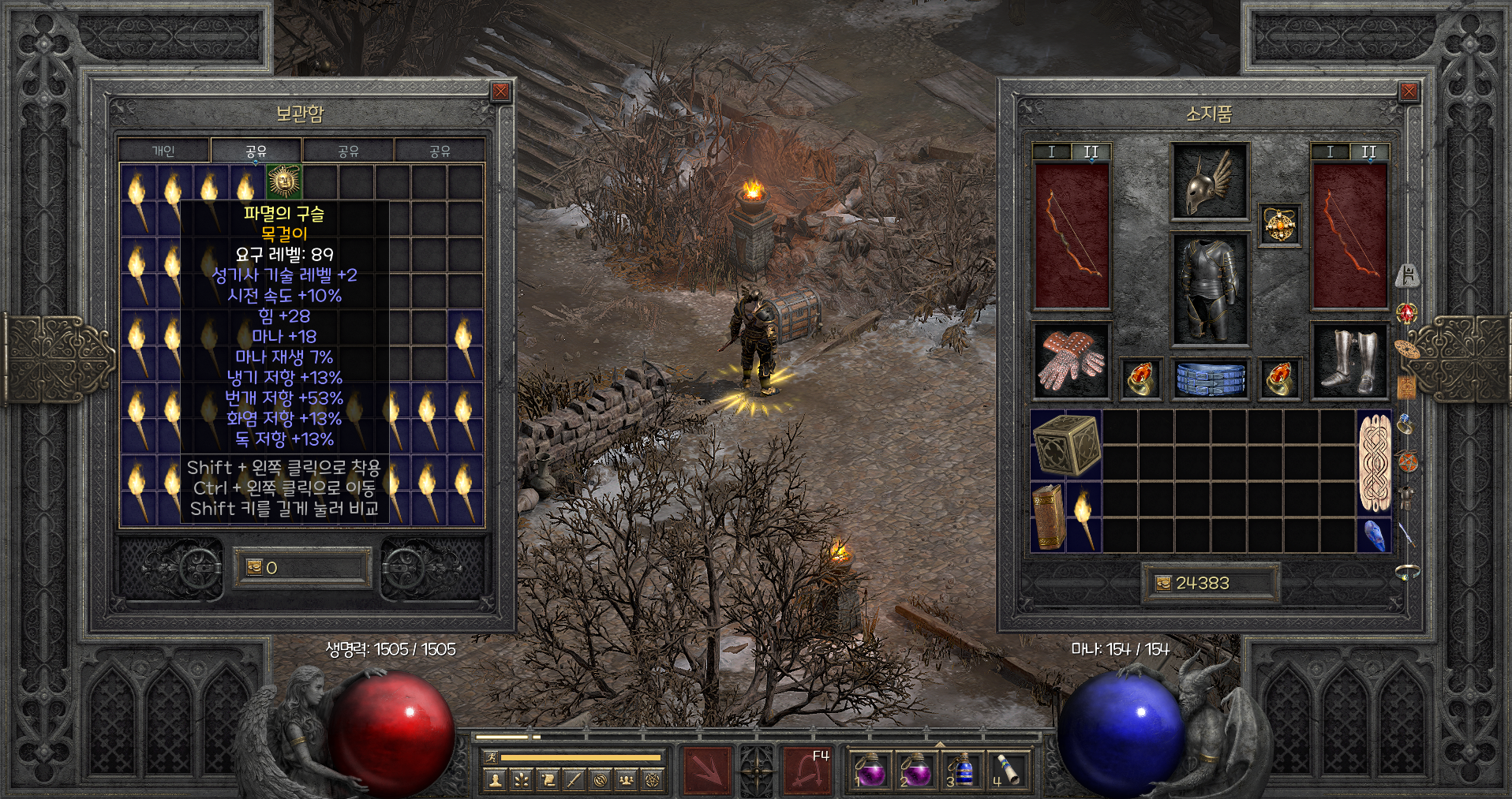
Task: Close the stash (보관함) panel
Action: tap(500, 91)
